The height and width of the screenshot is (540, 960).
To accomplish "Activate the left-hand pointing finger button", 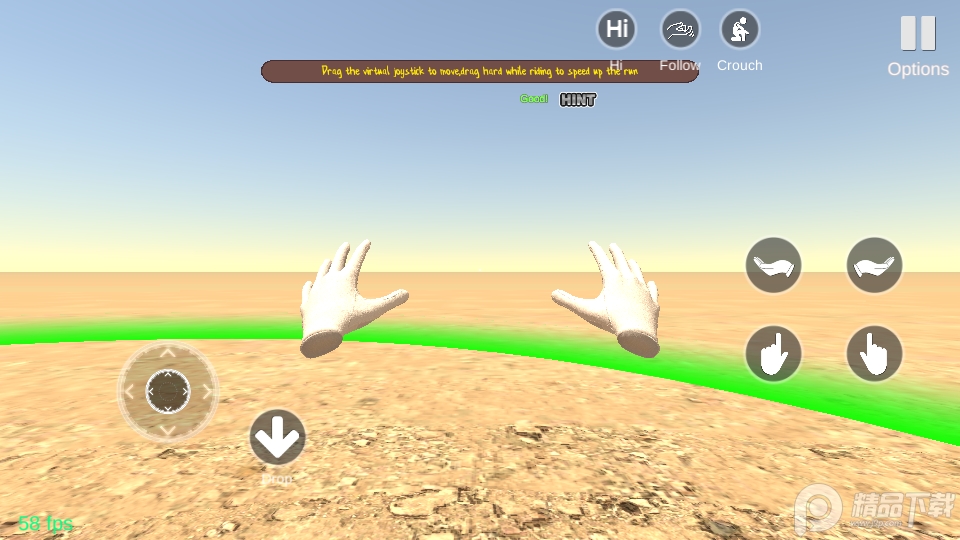I will [x=773, y=353].
